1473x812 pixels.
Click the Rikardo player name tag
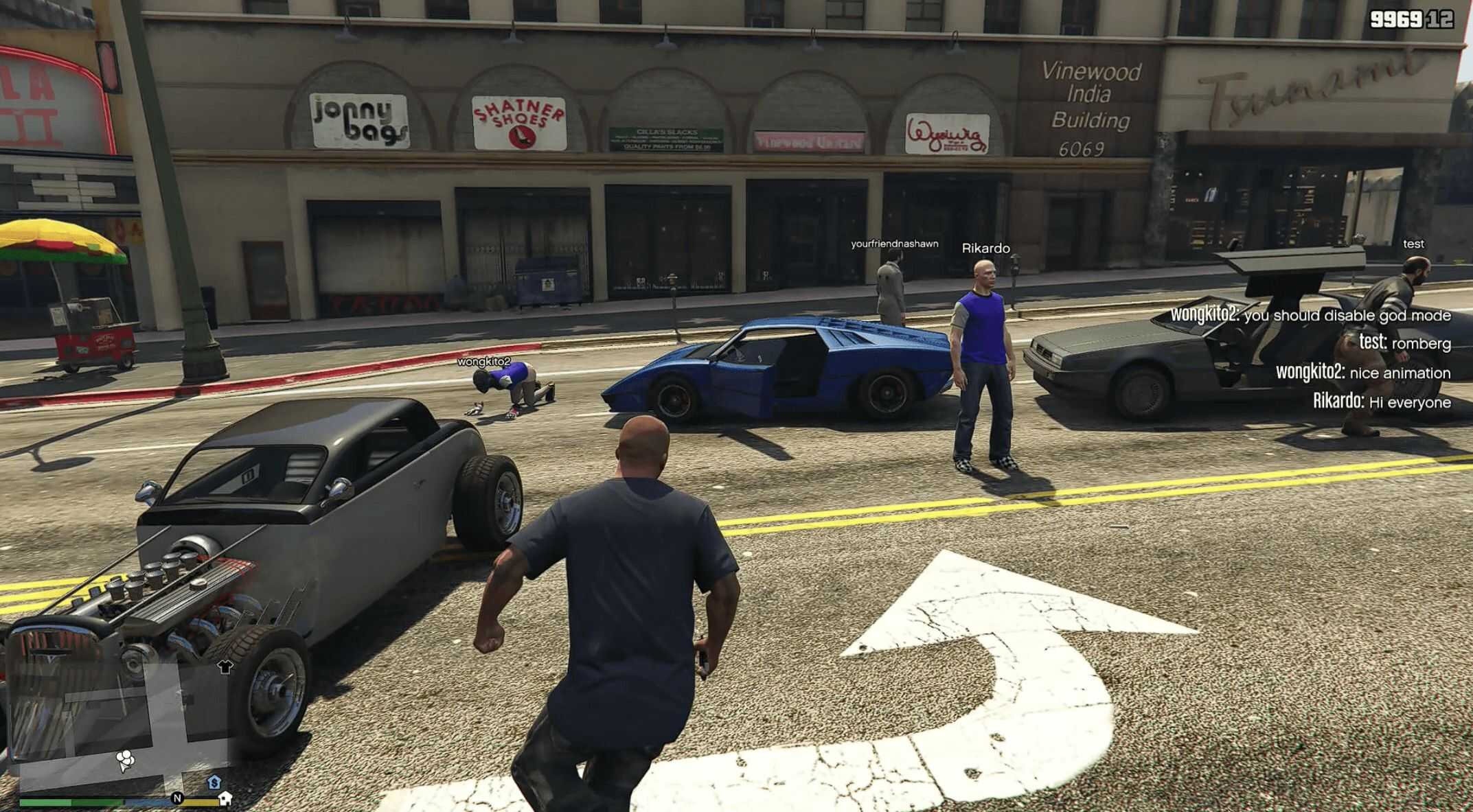[x=985, y=248]
